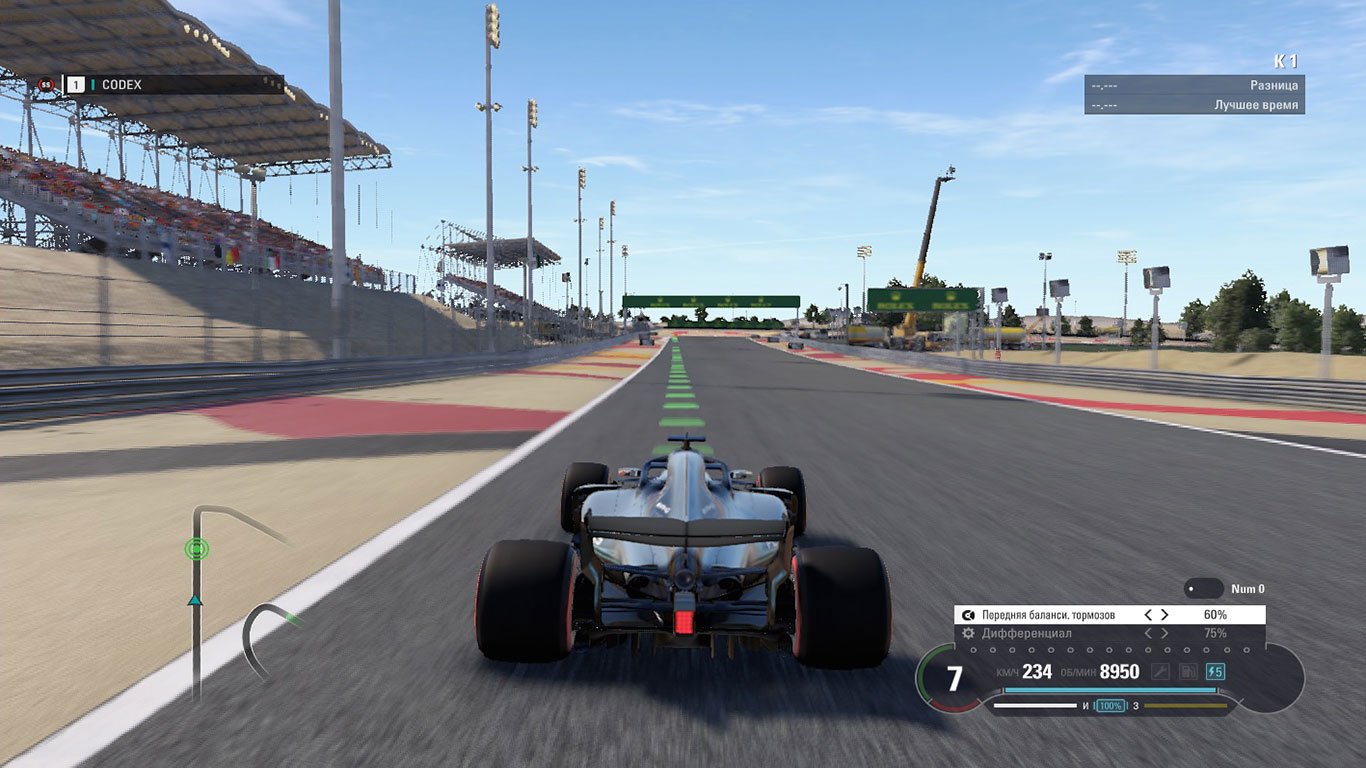This screenshot has height=768, width=1366.
Task: Click the fuel pump icon in HUD
Action: (1186, 671)
